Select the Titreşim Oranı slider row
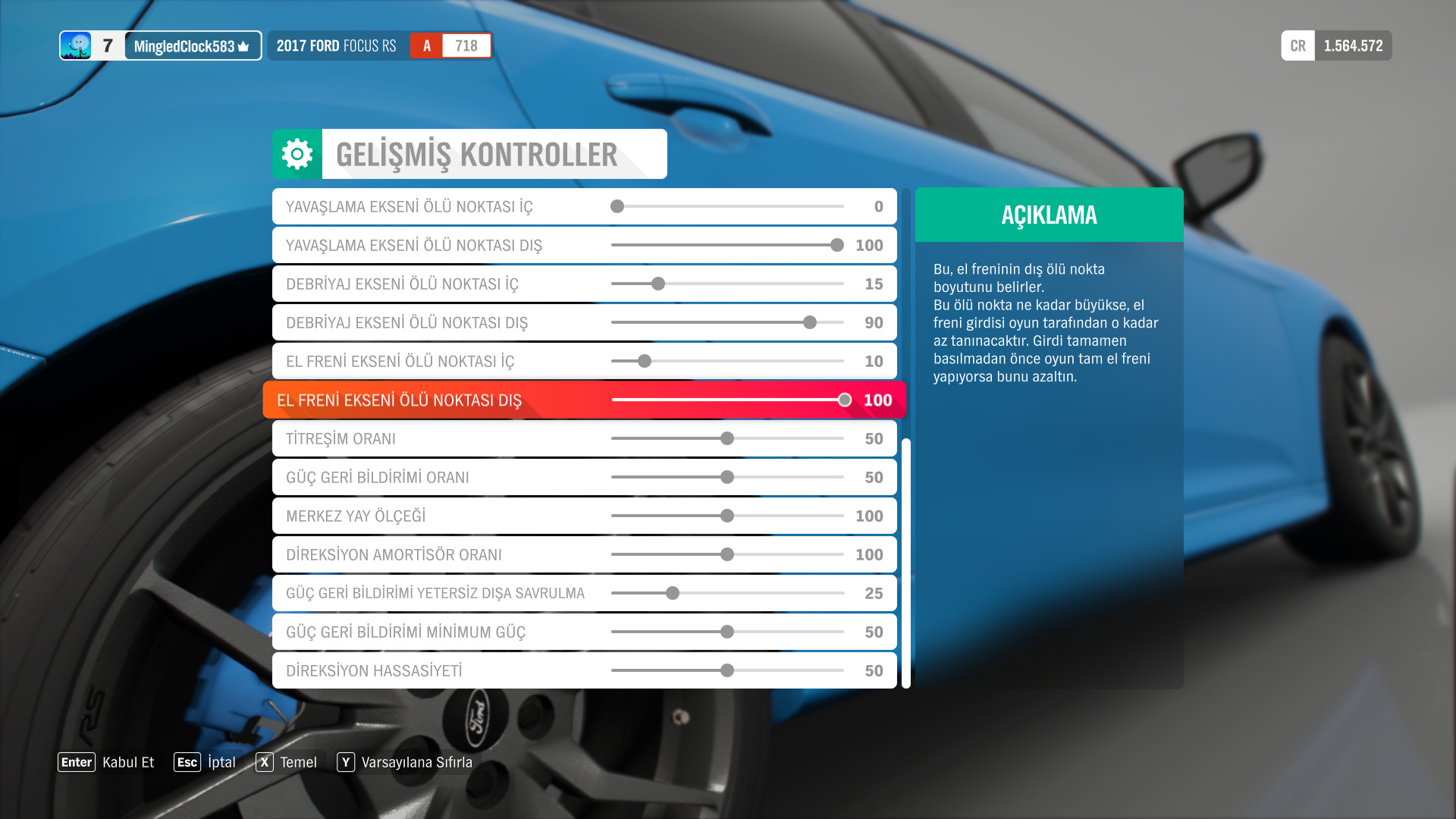Image resolution: width=1456 pixels, height=819 pixels. point(584,438)
